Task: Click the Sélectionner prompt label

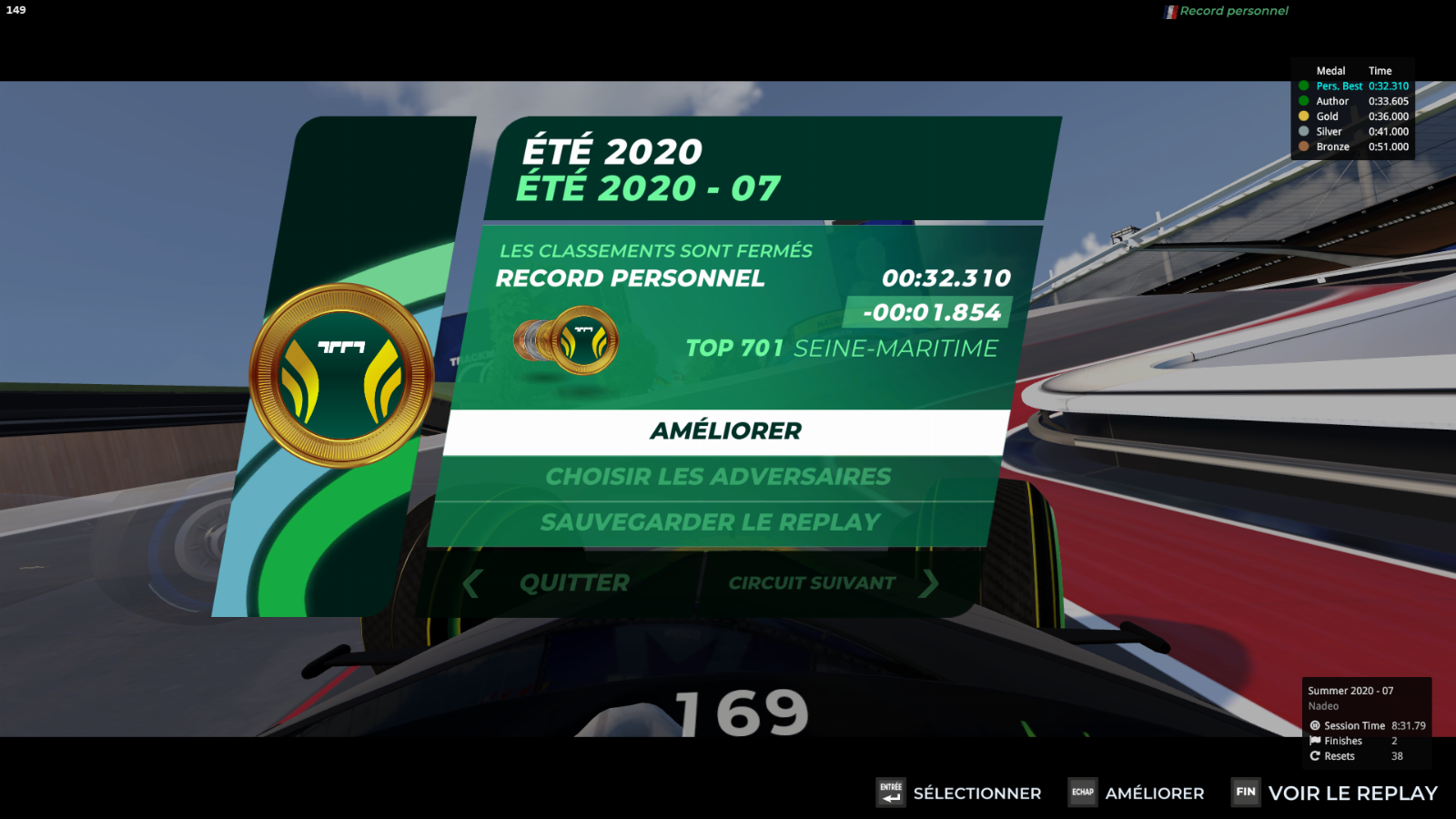Action: [976, 794]
